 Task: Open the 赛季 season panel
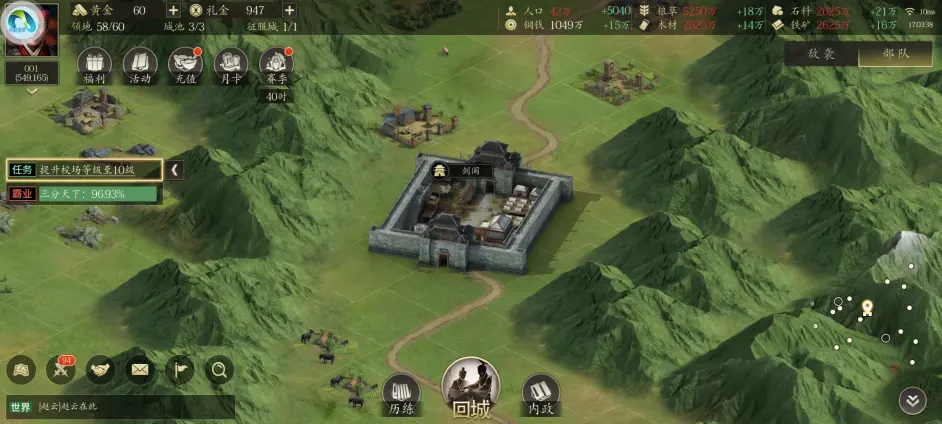click(x=277, y=67)
